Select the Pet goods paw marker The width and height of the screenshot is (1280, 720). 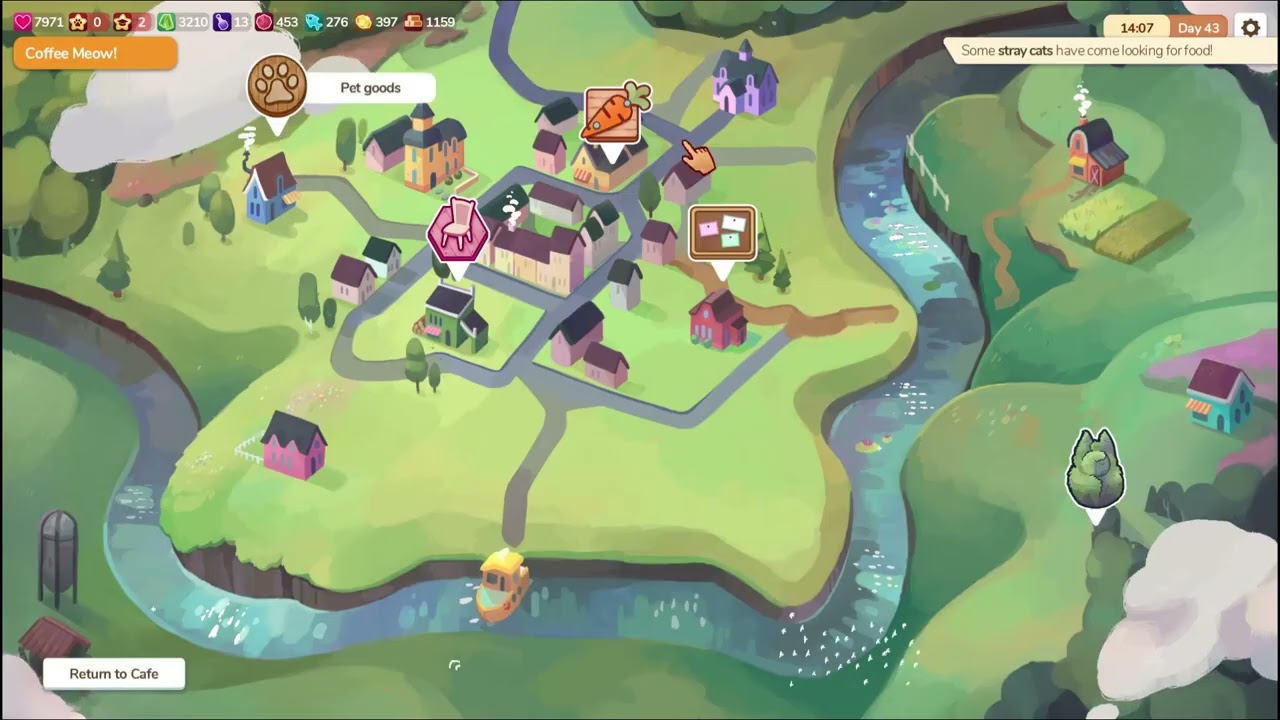click(277, 87)
